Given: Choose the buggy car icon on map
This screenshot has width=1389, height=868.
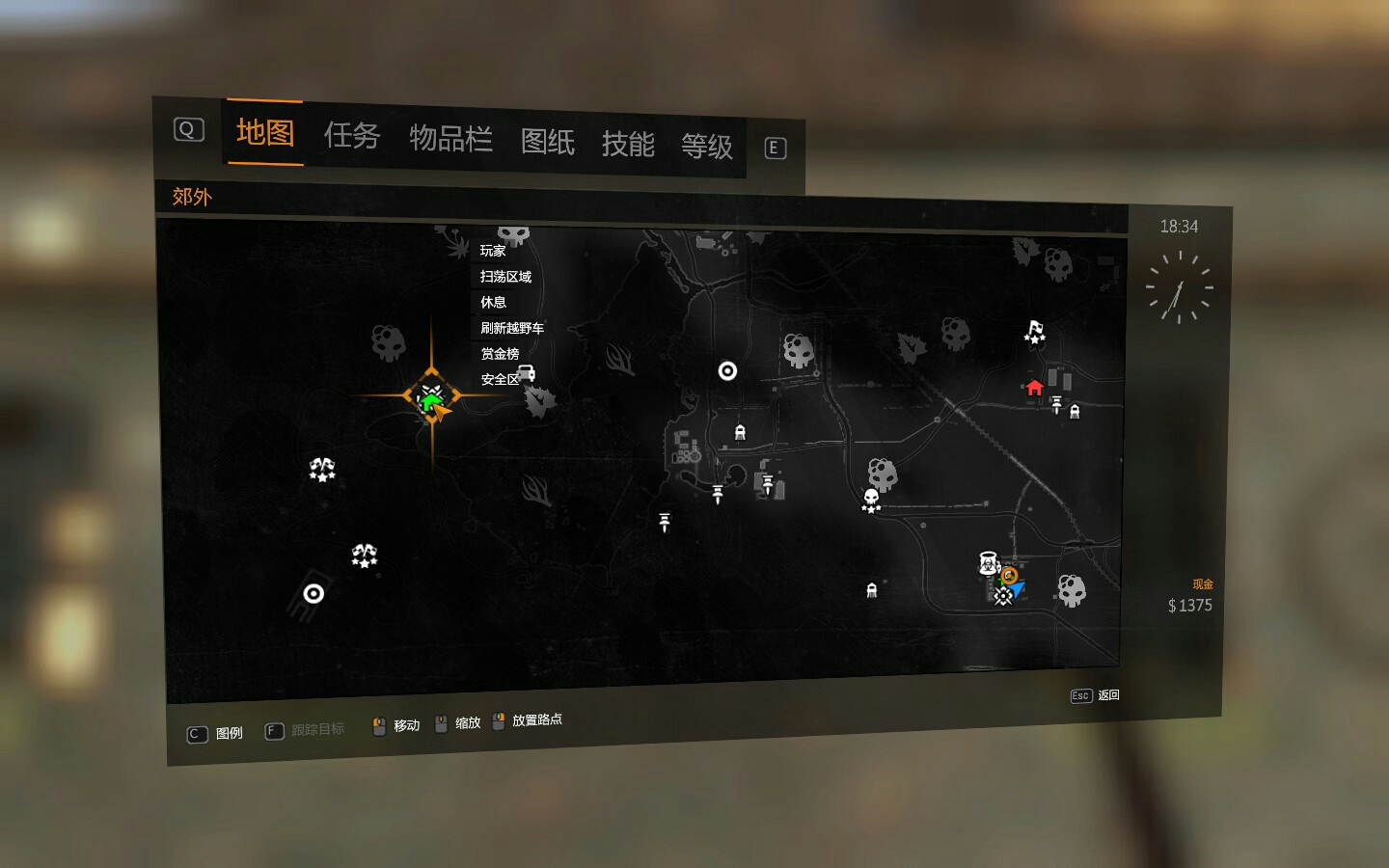Looking at the screenshot, I should coord(526,372).
